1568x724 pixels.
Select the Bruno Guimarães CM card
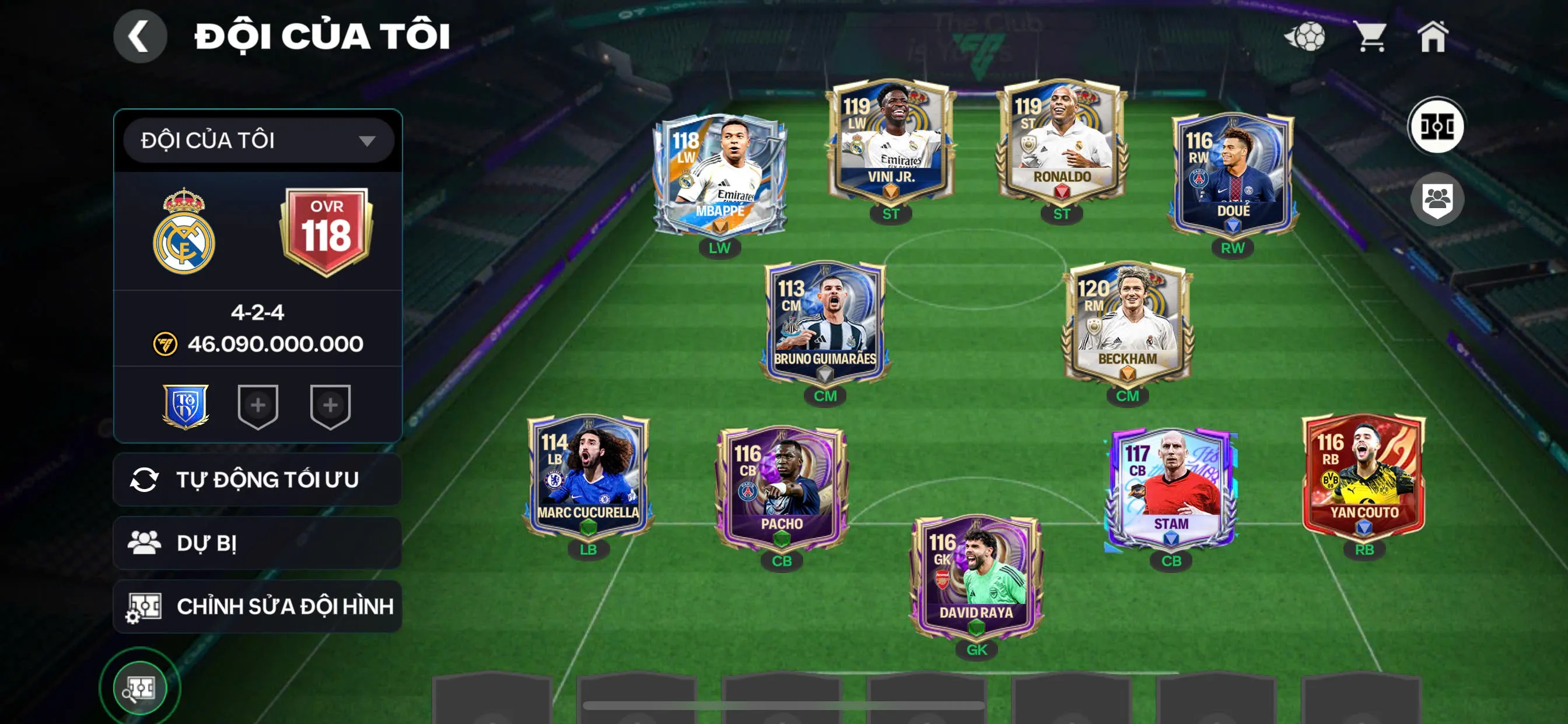click(825, 323)
